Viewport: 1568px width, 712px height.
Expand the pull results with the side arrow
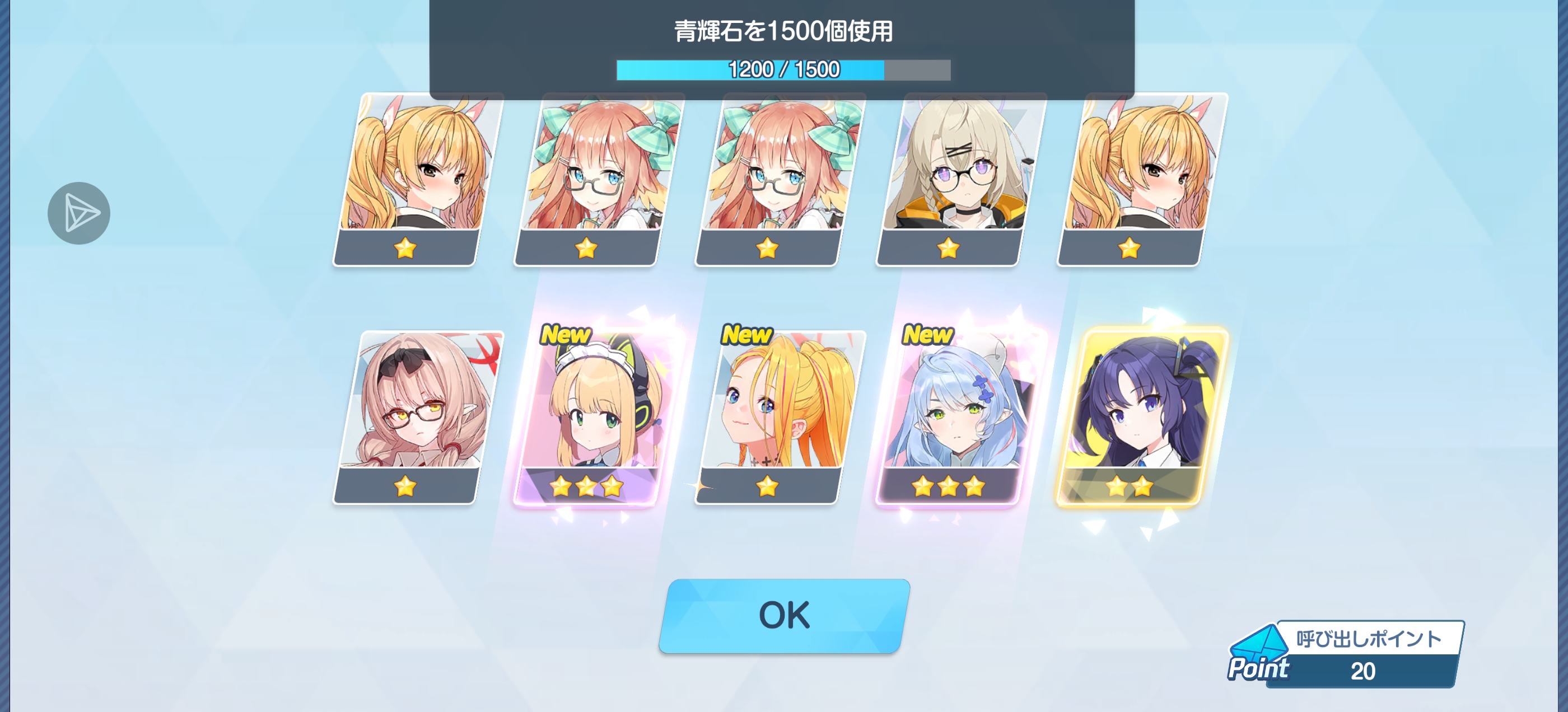pyautogui.click(x=79, y=213)
